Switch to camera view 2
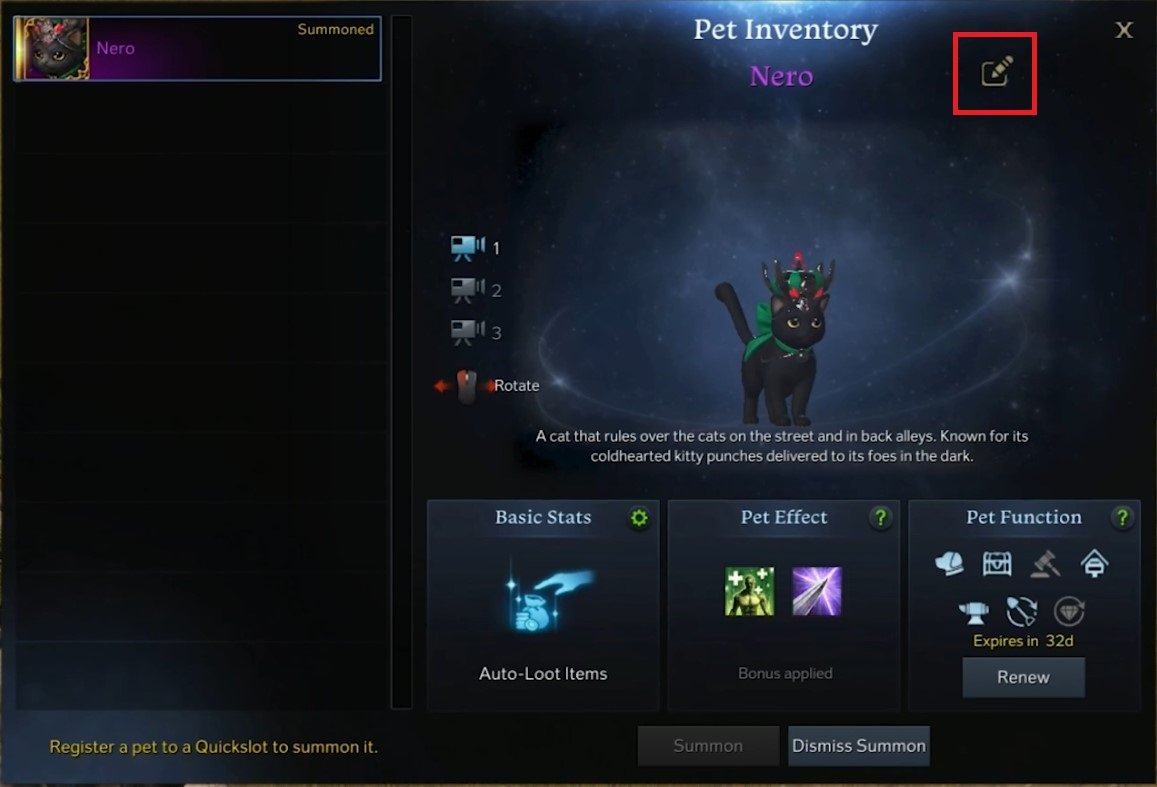 click(466, 290)
